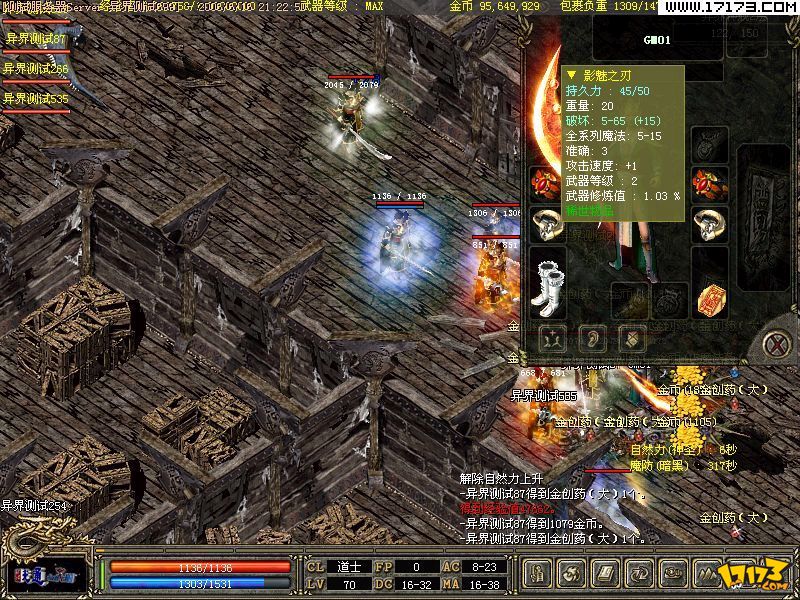This screenshot has width=800, height=600.
Task: Select party member 异界测试87
Action: tap(35, 39)
